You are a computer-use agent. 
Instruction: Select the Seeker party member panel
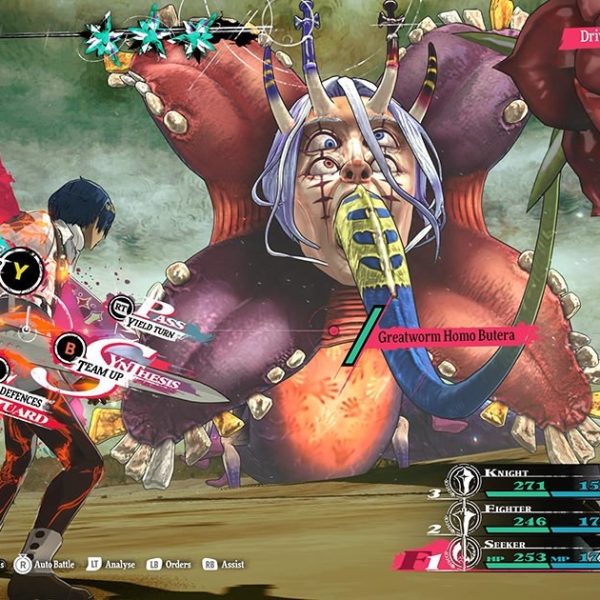(520, 553)
